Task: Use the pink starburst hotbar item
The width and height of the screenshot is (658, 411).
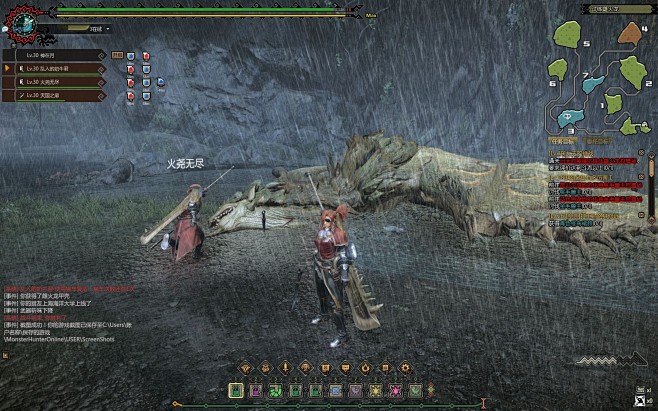Action: pyautogui.click(x=395, y=390)
